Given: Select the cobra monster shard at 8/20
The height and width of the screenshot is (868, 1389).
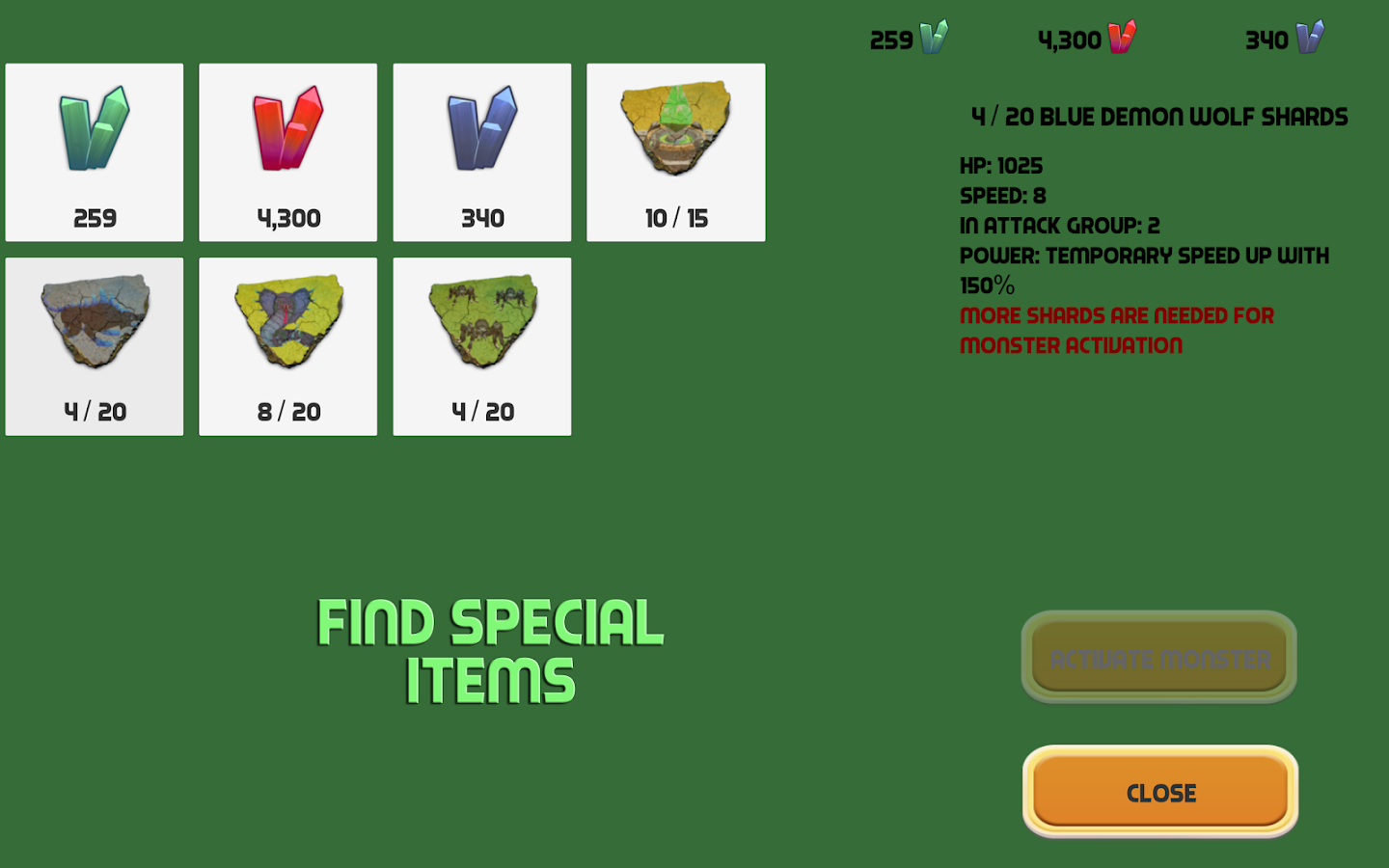Looking at the screenshot, I should (287, 345).
